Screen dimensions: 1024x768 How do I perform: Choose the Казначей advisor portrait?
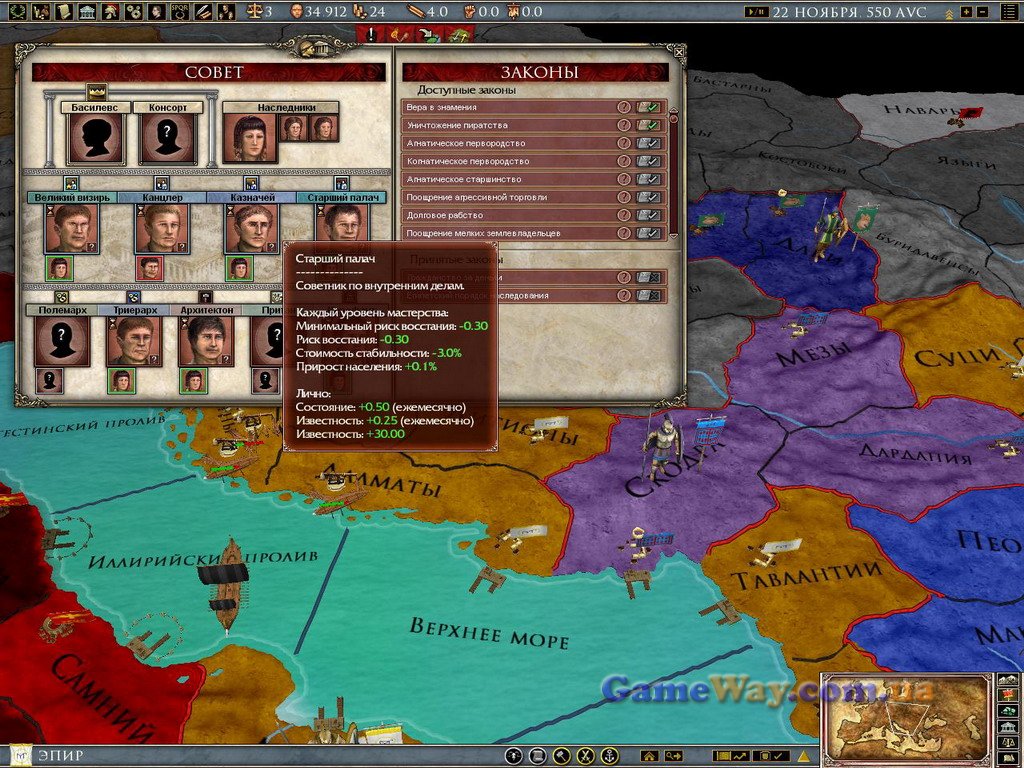coord(251,228)
